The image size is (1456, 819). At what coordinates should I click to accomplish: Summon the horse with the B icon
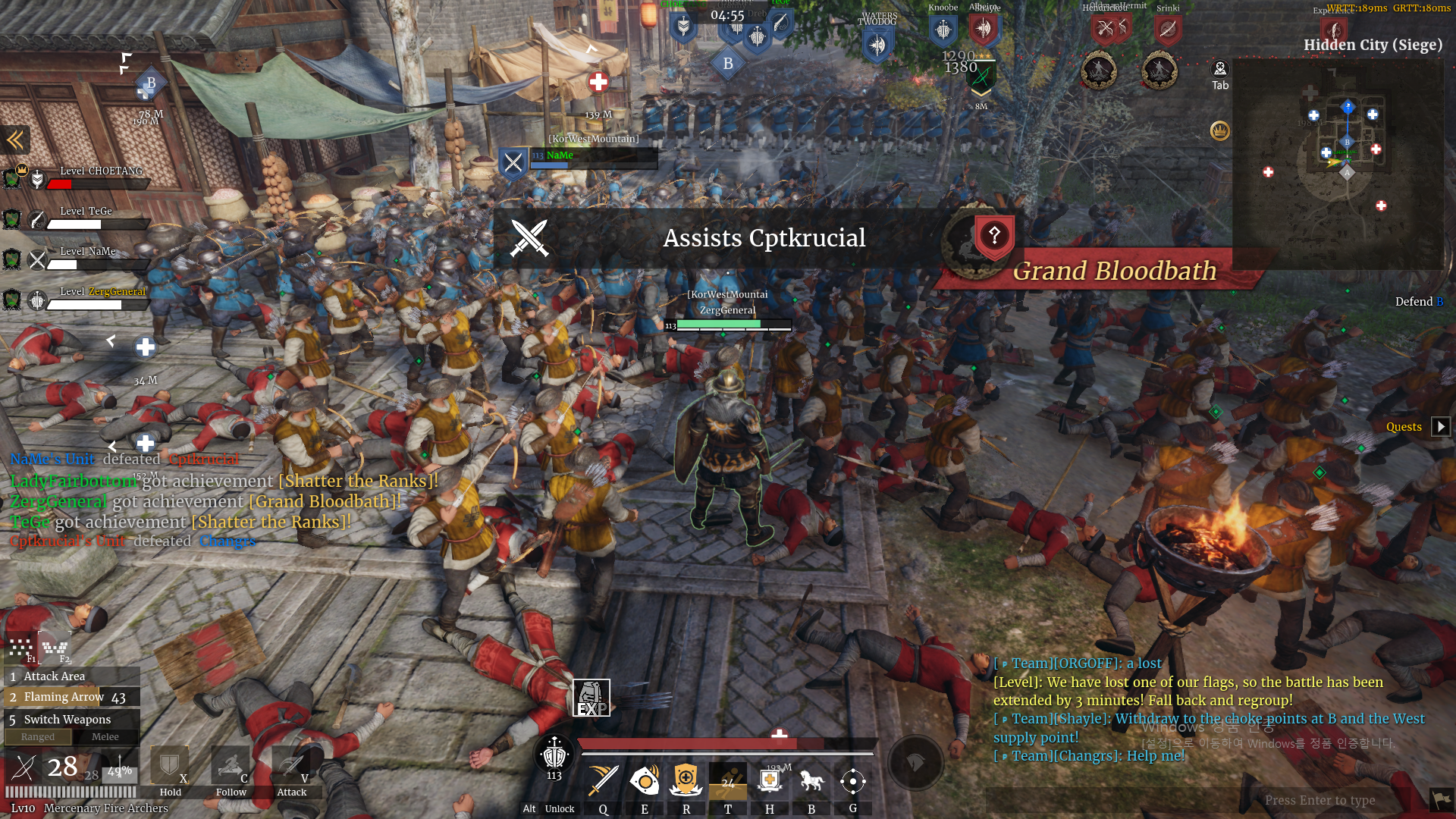click(811, 781)
